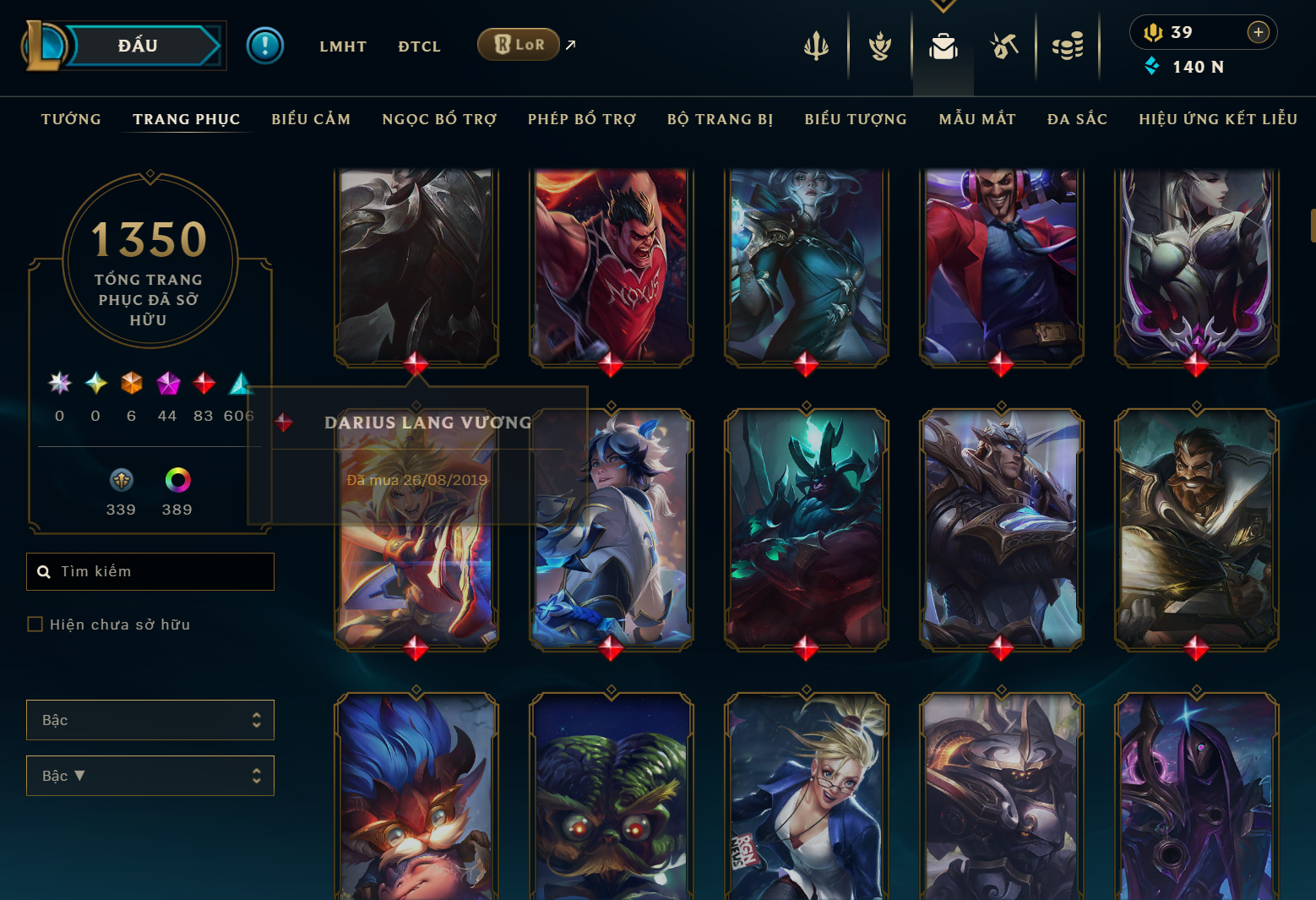The image size is (1316, 900).
Task: Open the collection briefcase icon
Action: tap(943, 46)
